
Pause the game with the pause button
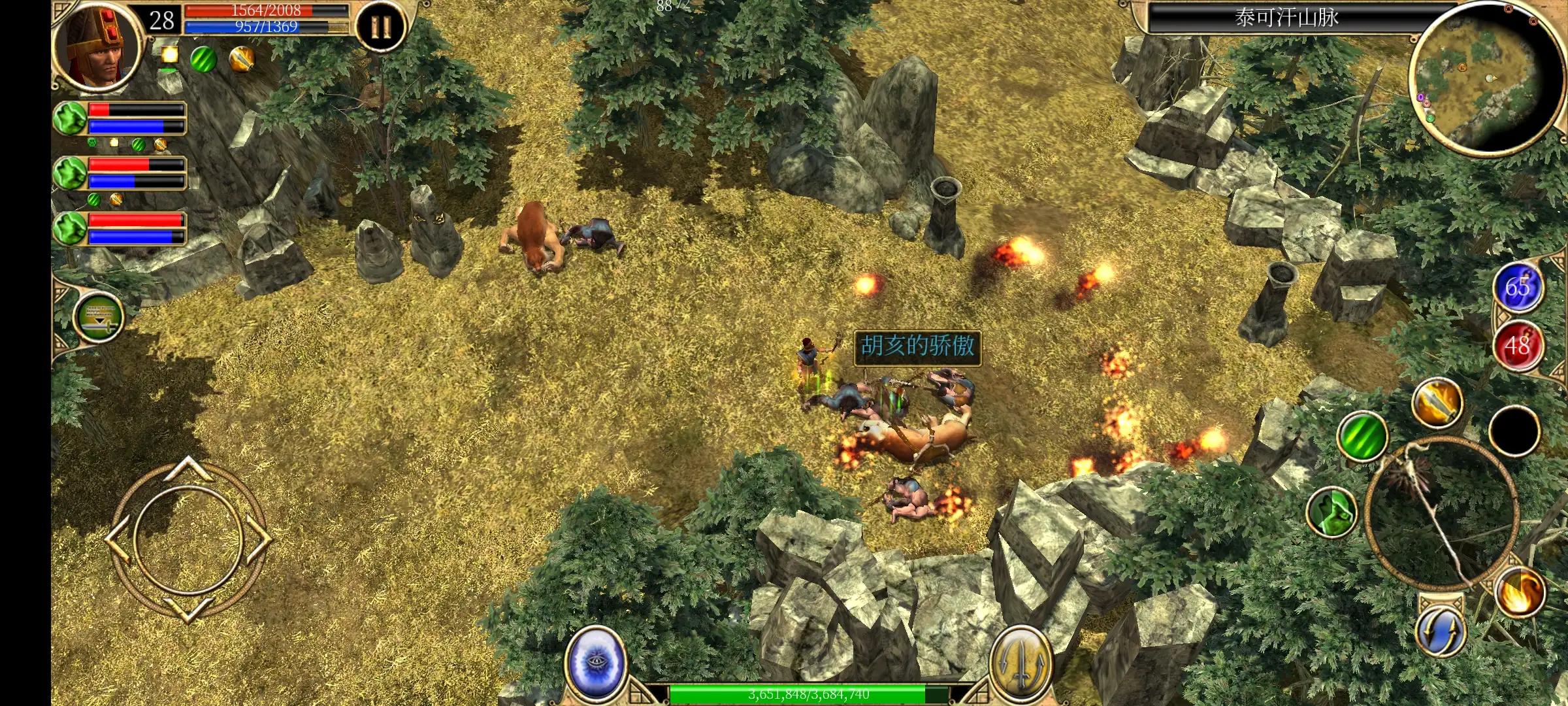(x=380, y=27)
